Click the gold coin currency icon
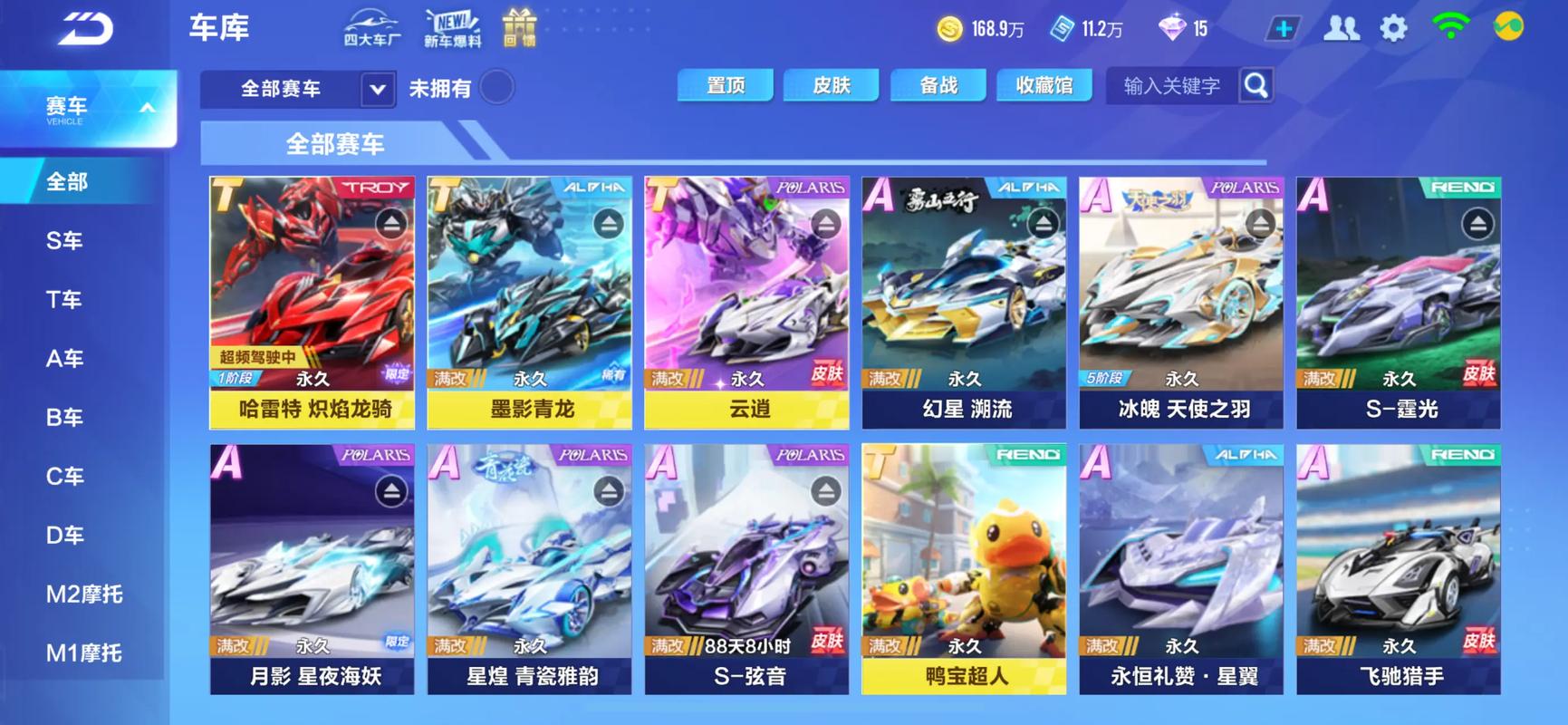Screen dimensions: 1568x725 pyautogui.click(x=951, y=28)
